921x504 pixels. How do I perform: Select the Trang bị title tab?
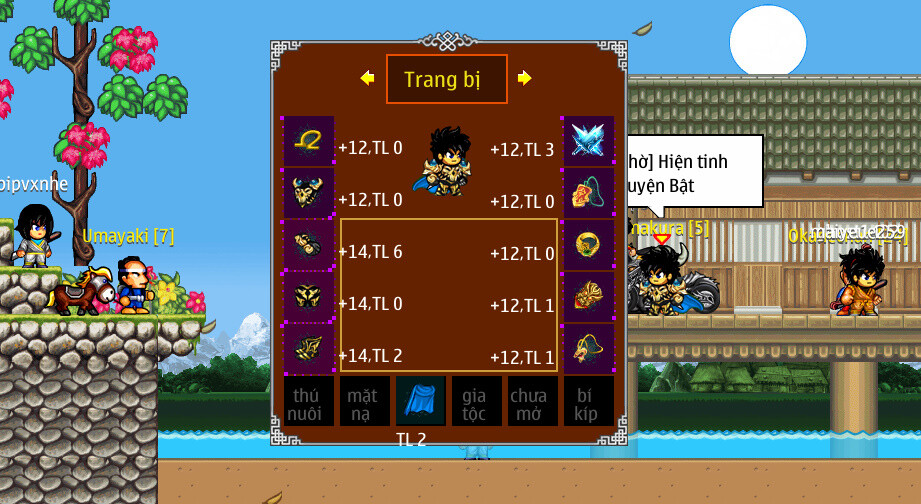pos(446,79)
